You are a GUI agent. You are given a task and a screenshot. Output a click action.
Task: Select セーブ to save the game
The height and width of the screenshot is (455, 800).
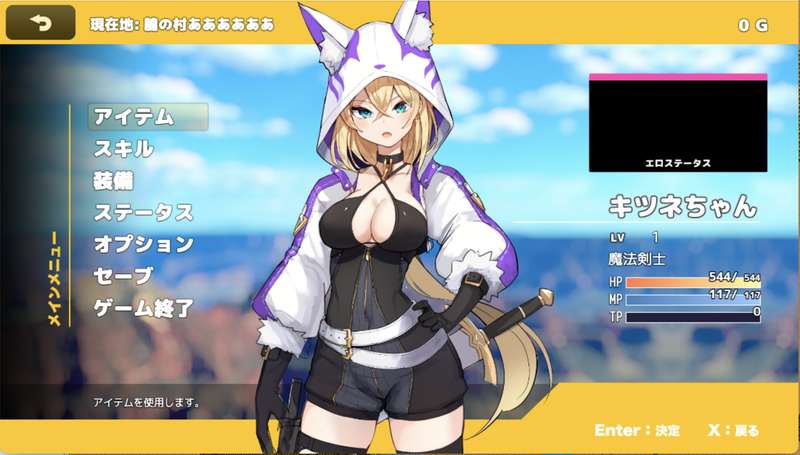[124, 276]
